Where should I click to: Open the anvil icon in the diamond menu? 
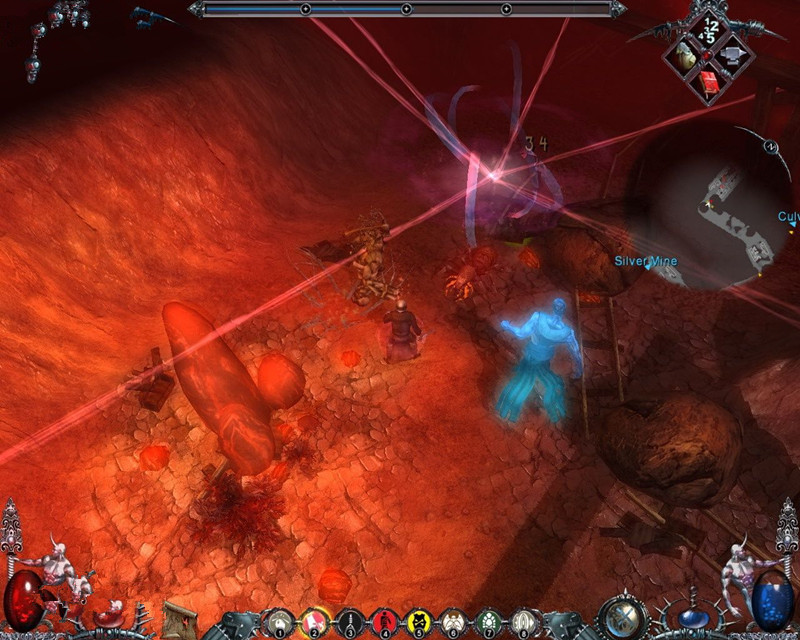pos(734,55)
